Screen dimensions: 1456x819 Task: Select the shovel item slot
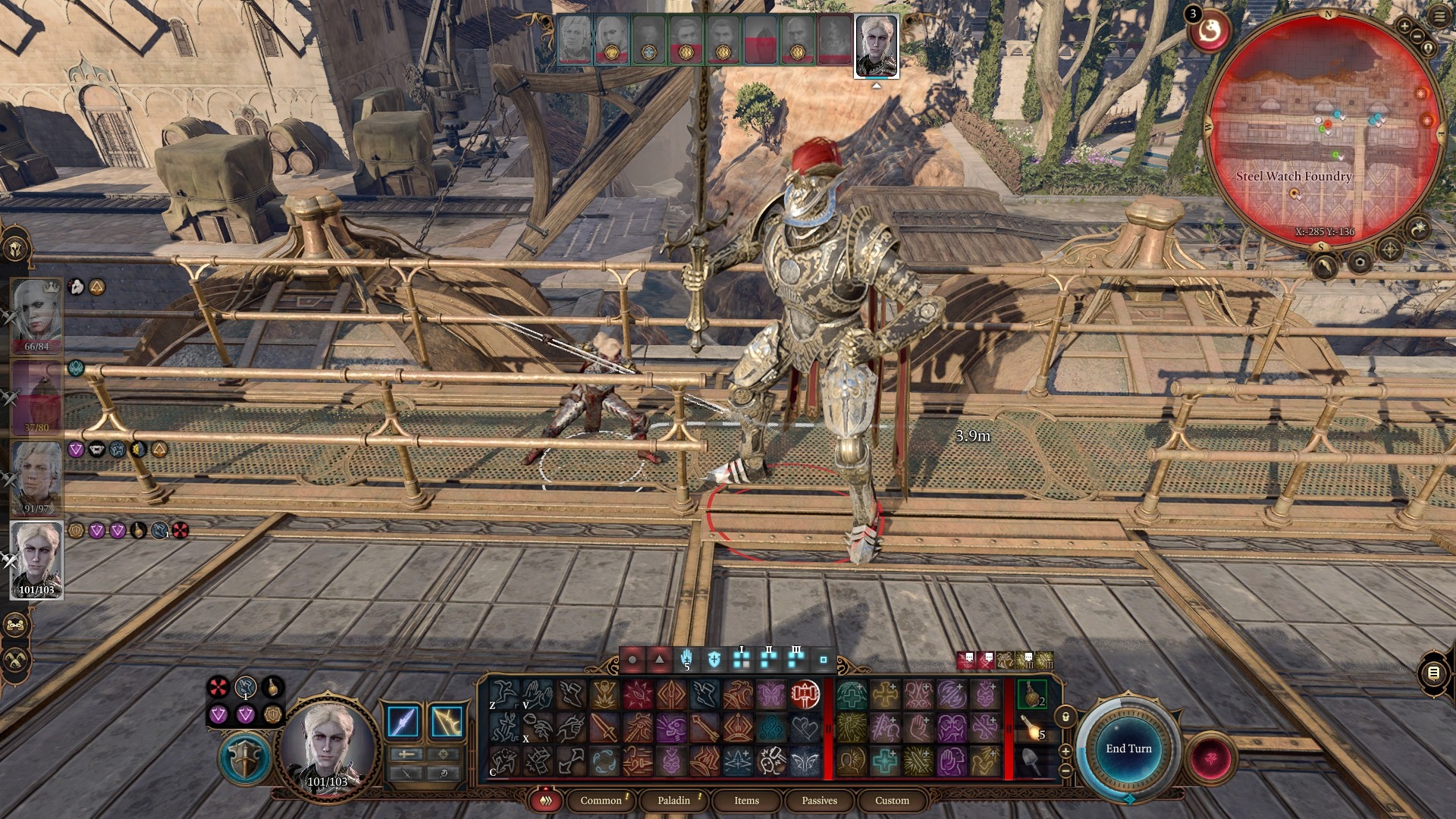1032,761
